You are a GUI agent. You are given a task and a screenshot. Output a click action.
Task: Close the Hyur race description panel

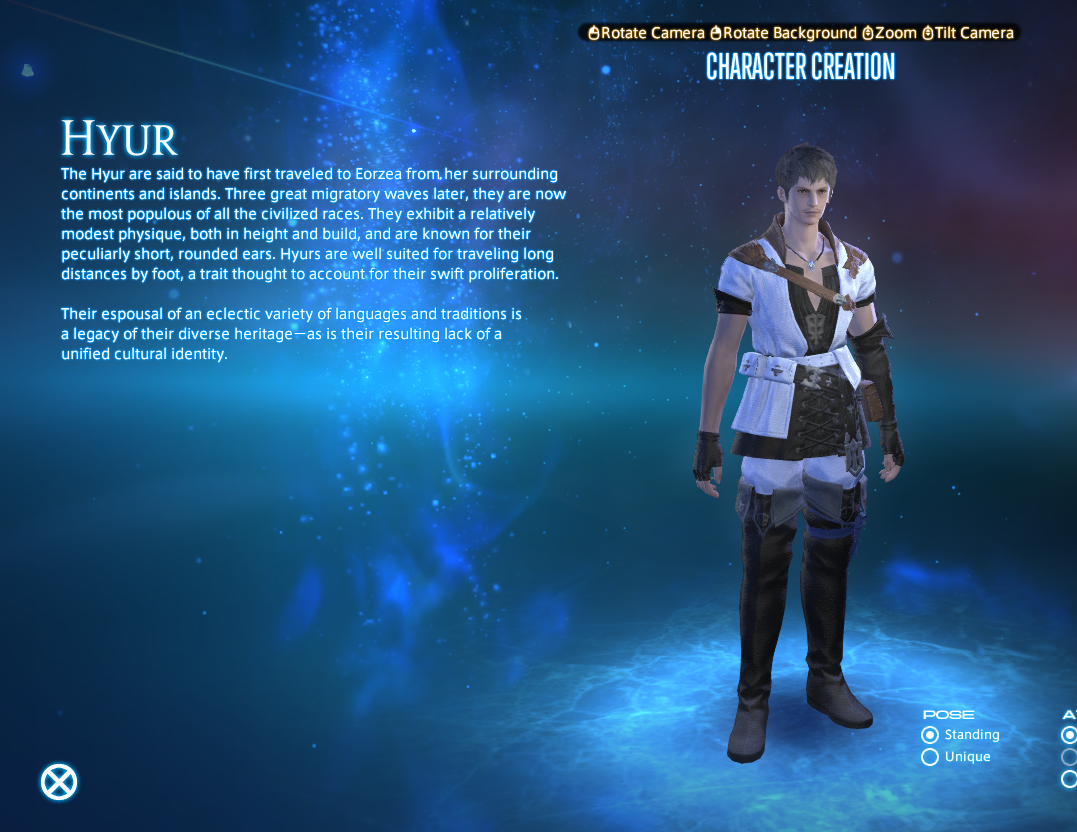pos(59,781)
